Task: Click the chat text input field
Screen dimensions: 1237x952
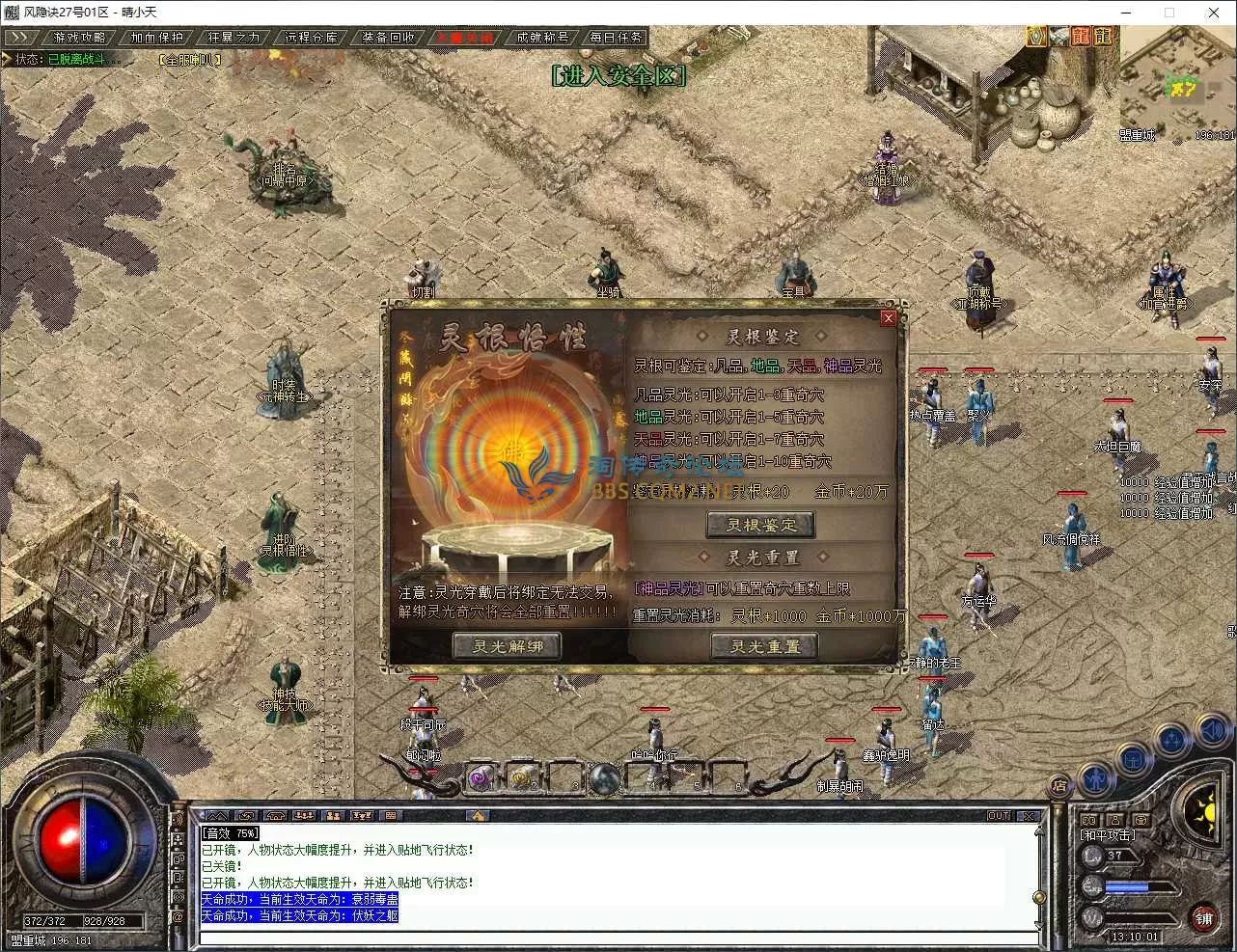Action: [x=618, y=938]
